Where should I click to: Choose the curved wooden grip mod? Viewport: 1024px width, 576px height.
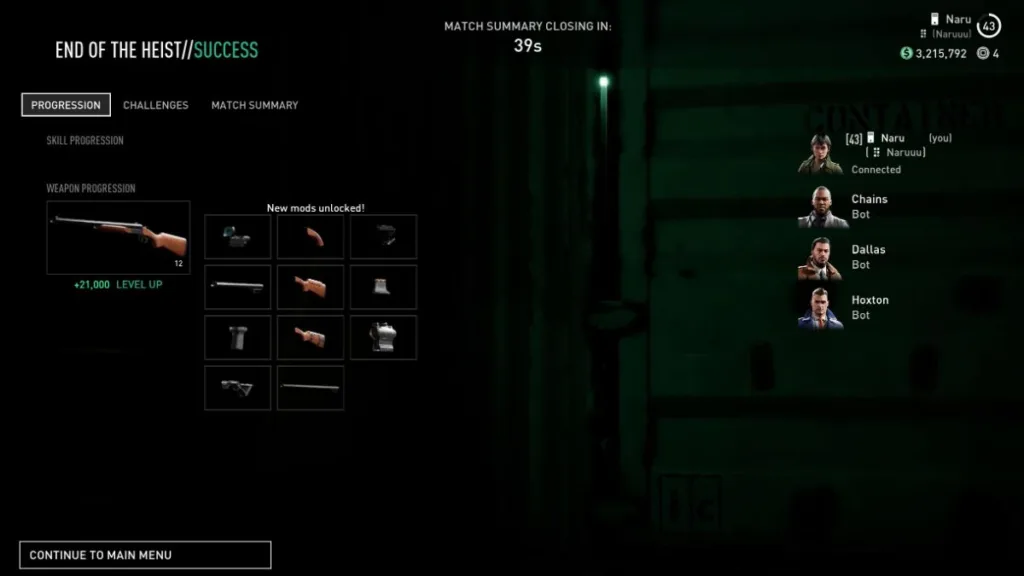[310, 237]
